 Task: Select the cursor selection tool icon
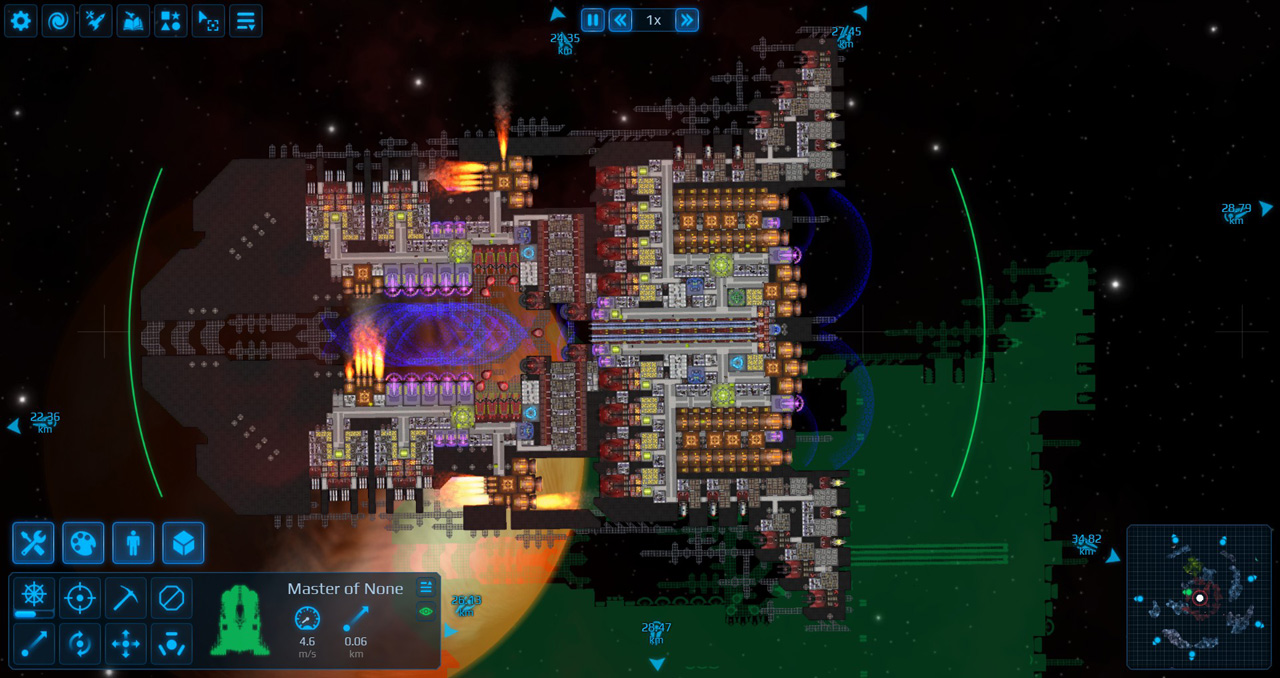pyautogui.click(x=208, y=20)
